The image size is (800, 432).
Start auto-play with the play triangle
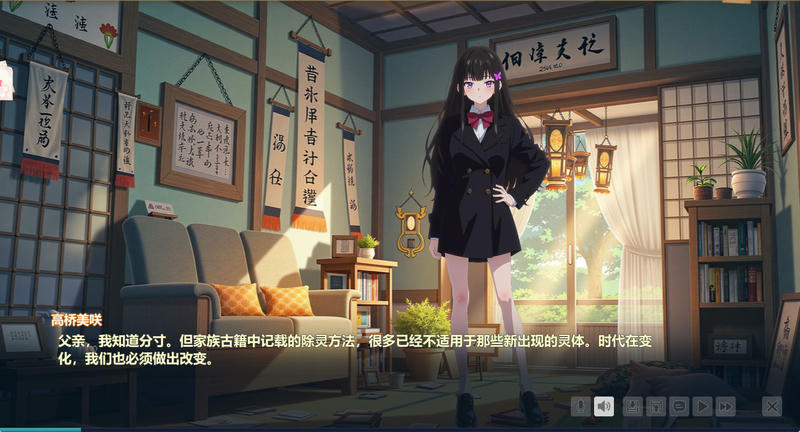coord(703,406)
